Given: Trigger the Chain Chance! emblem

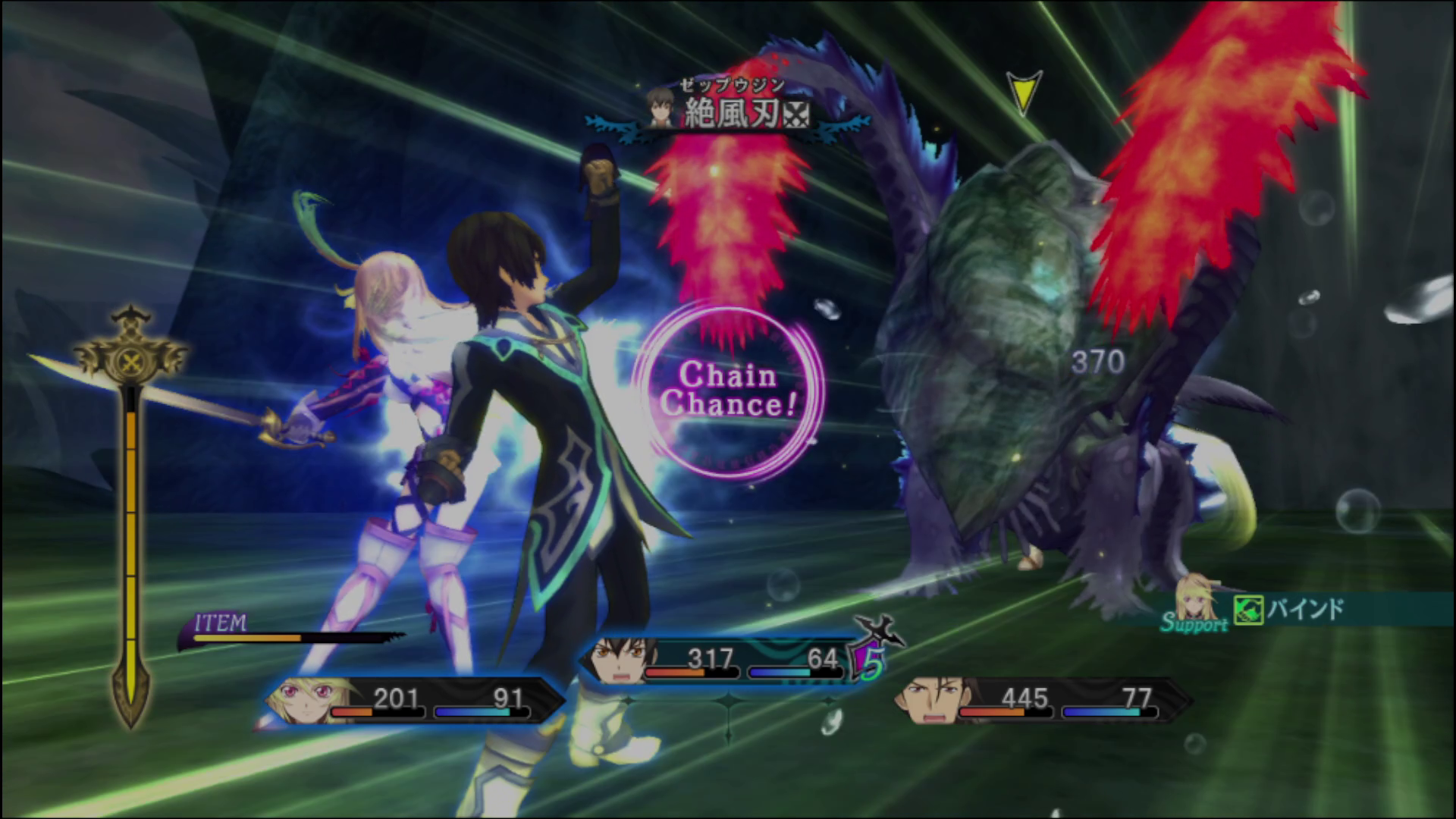Looking at the screenshot, I should coord(728,391).
